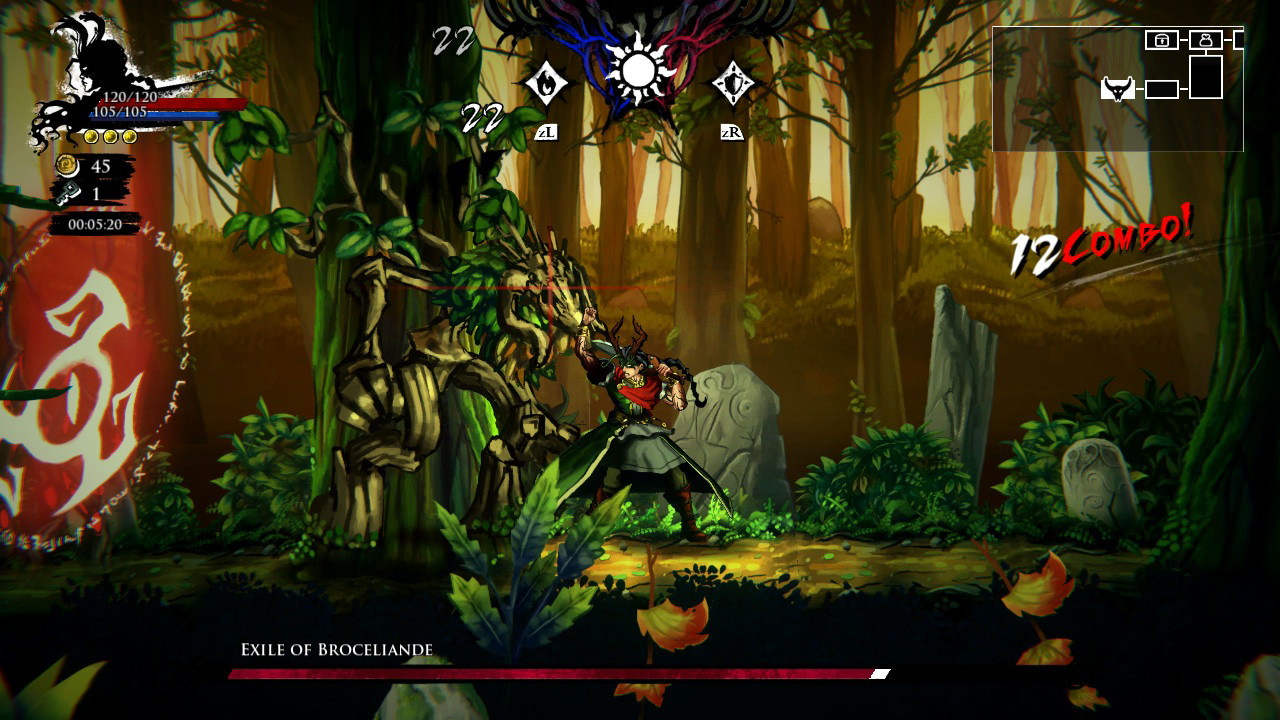
Task: Click the gold coin currency icon
Action: 67,166
